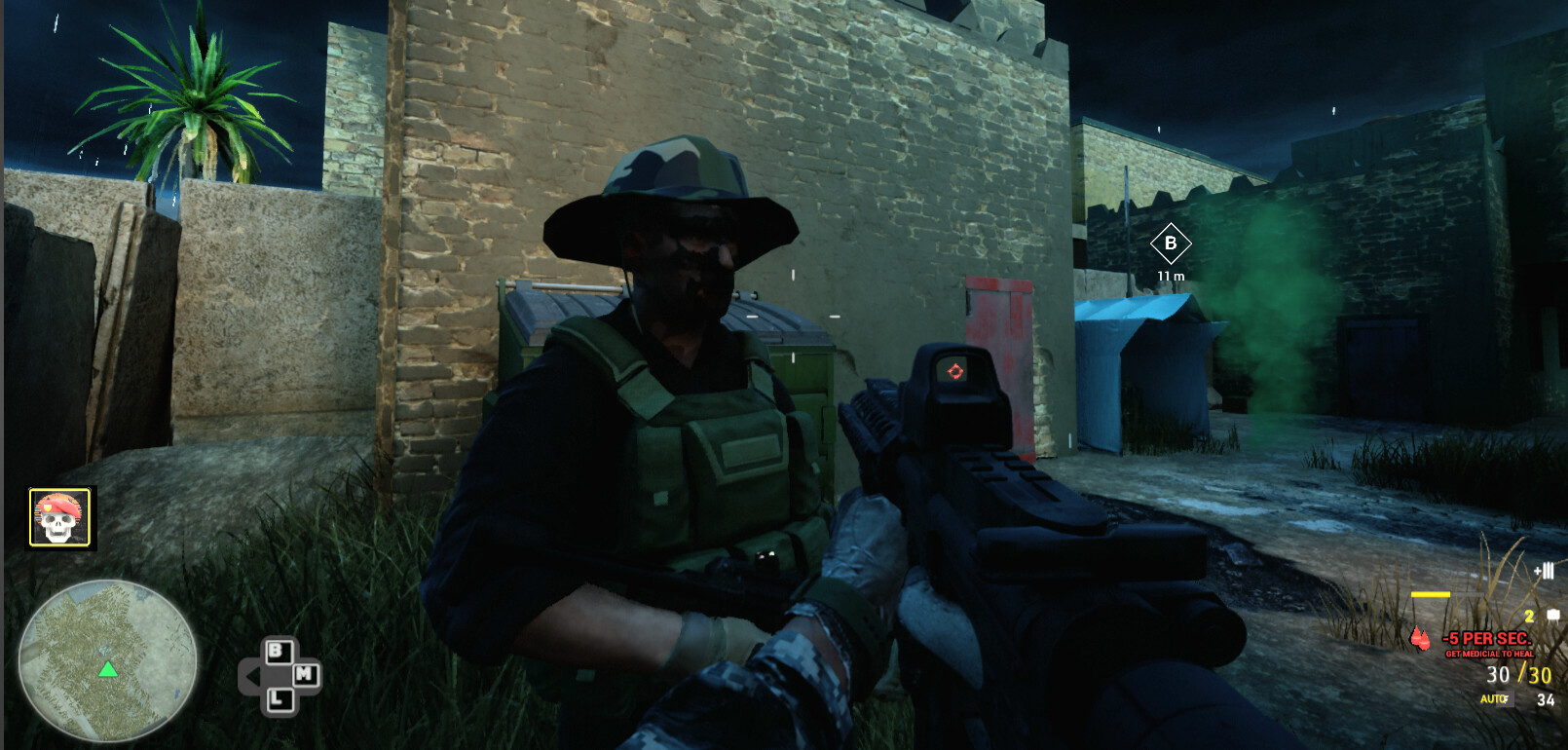
Task: Select the blood drops bleeding indicator
Action: coord(1420,639)
